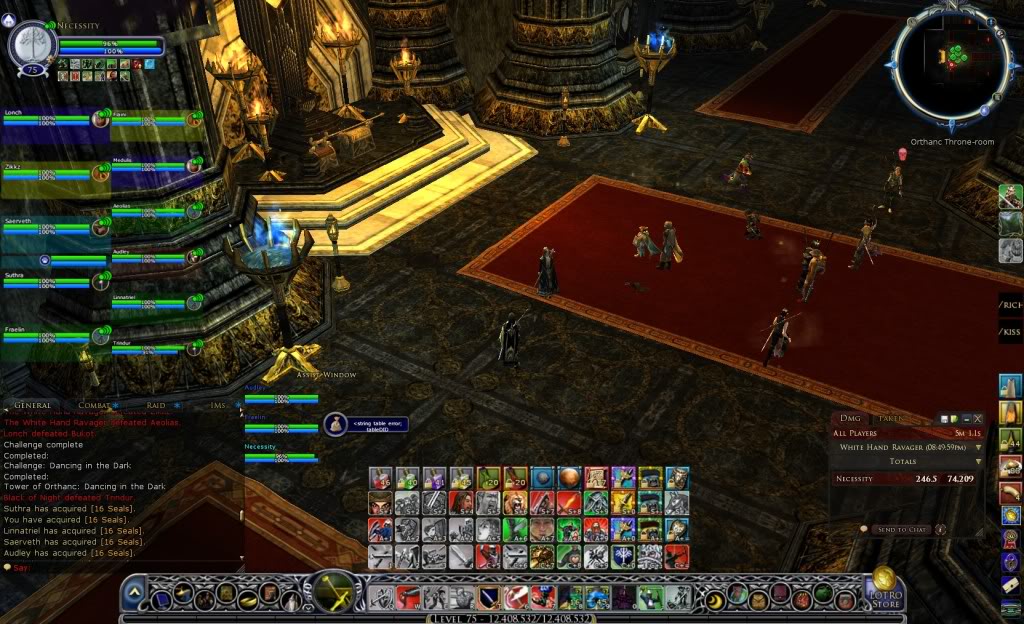1024x624 pixels.
Task: Open the Raid chat tab
Action: click(155, 406)
